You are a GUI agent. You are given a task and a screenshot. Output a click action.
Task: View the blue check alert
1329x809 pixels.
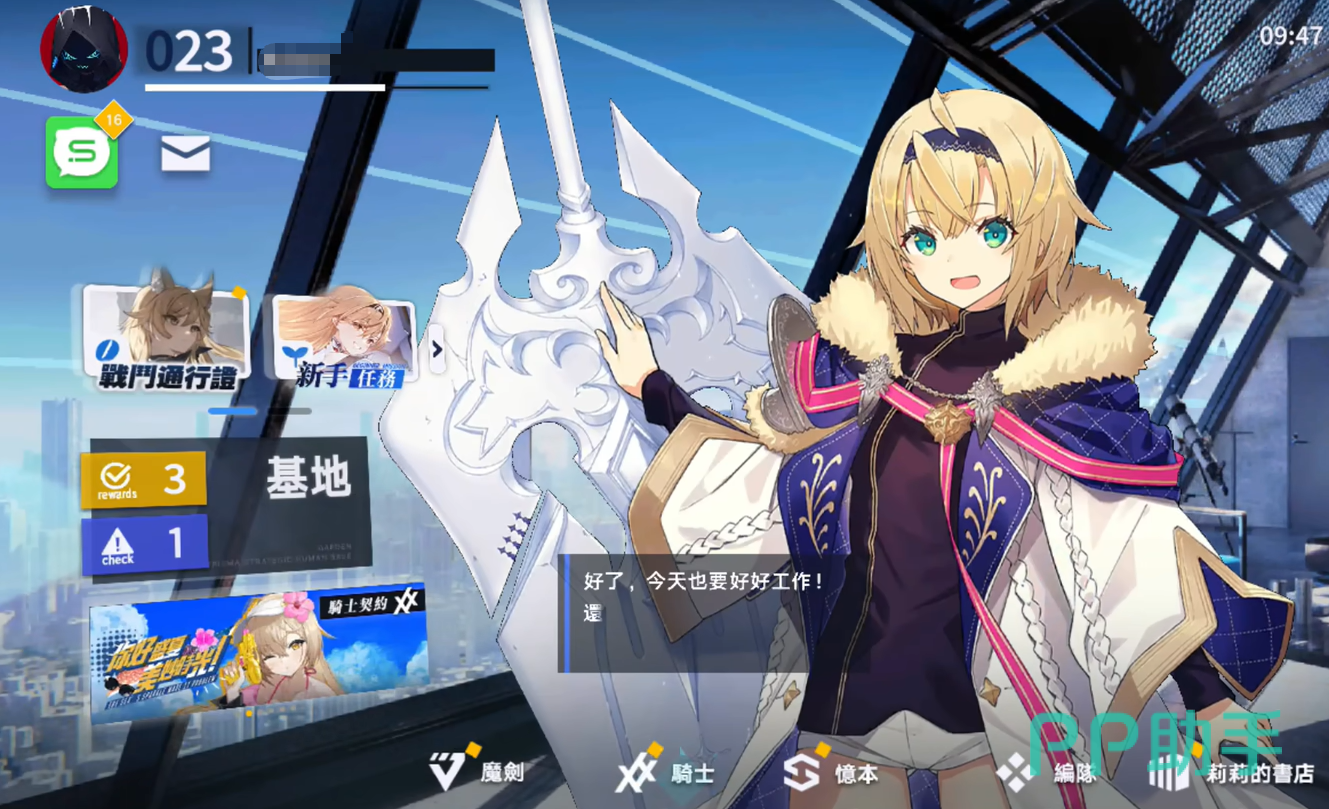144,545
